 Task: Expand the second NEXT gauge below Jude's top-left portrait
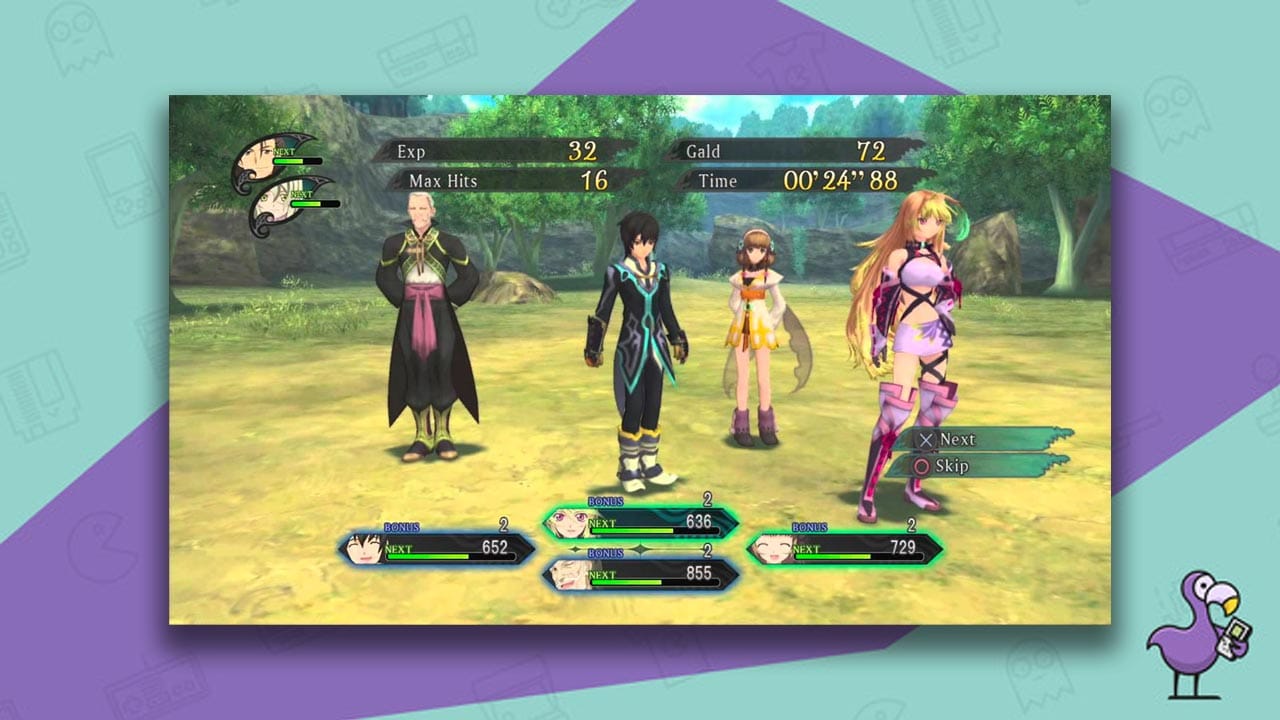(306, 202)
